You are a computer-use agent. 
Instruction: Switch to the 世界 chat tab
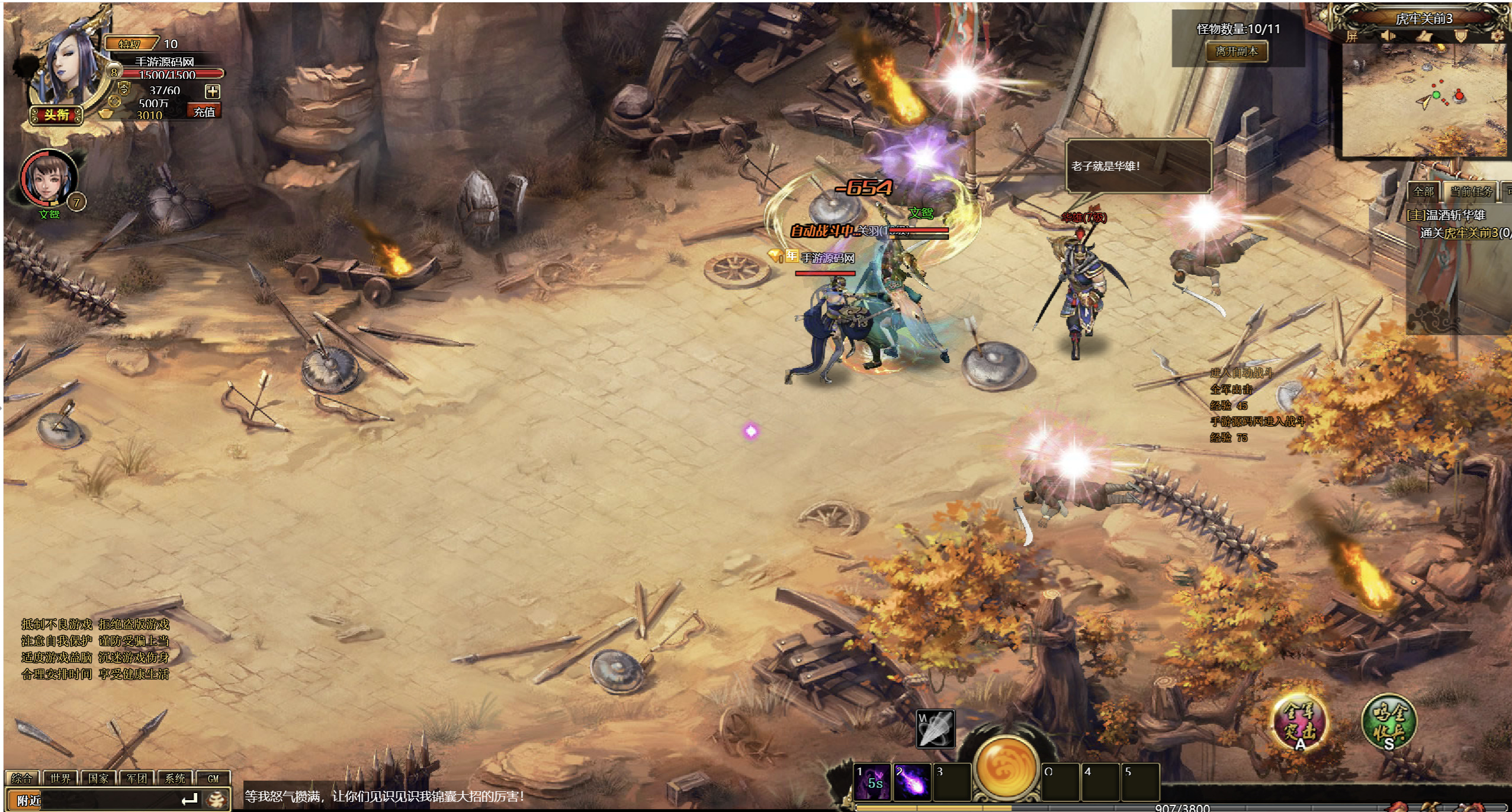[60, 778]
